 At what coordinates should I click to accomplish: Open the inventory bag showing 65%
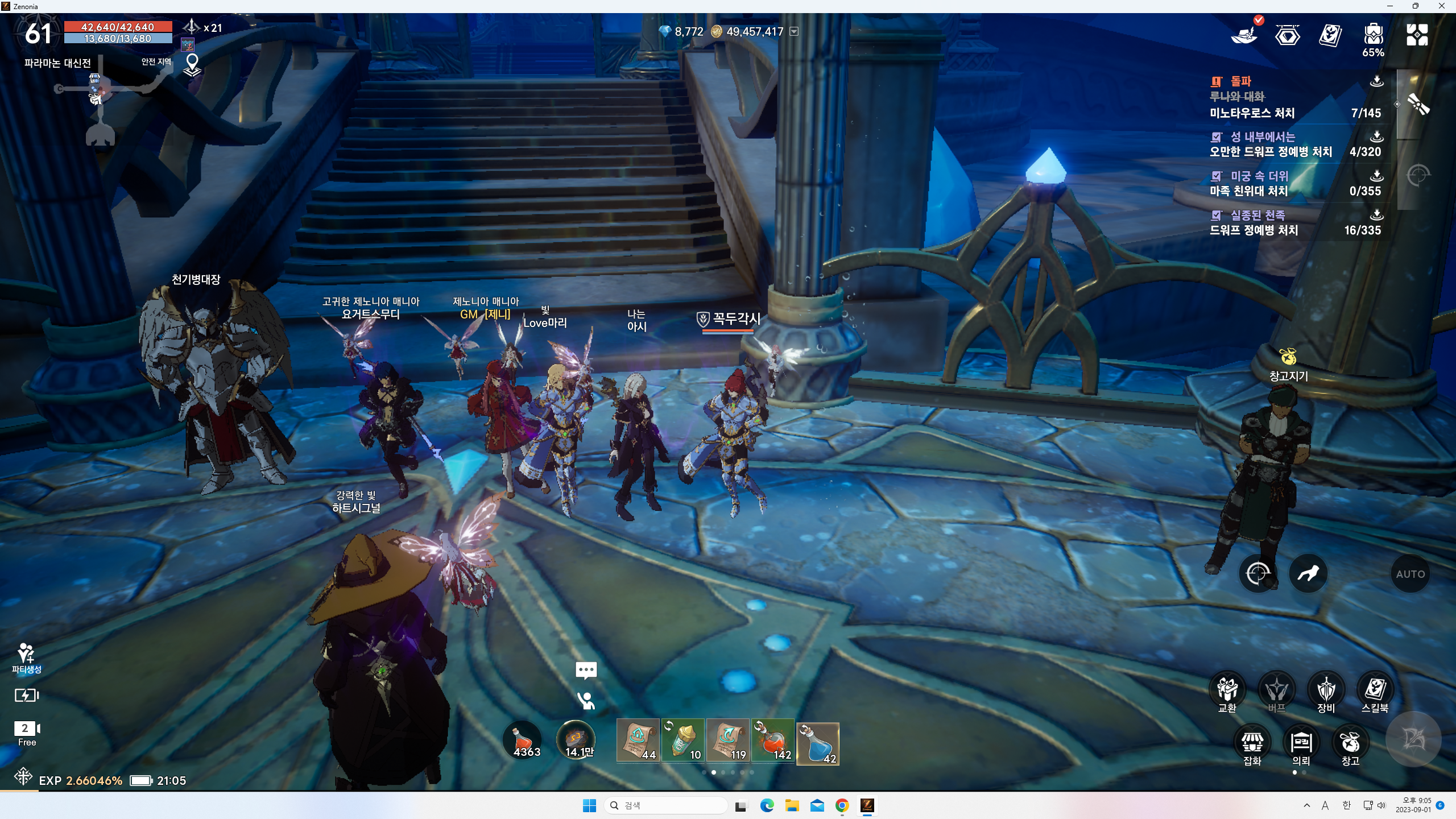[x=1373, y=39]
